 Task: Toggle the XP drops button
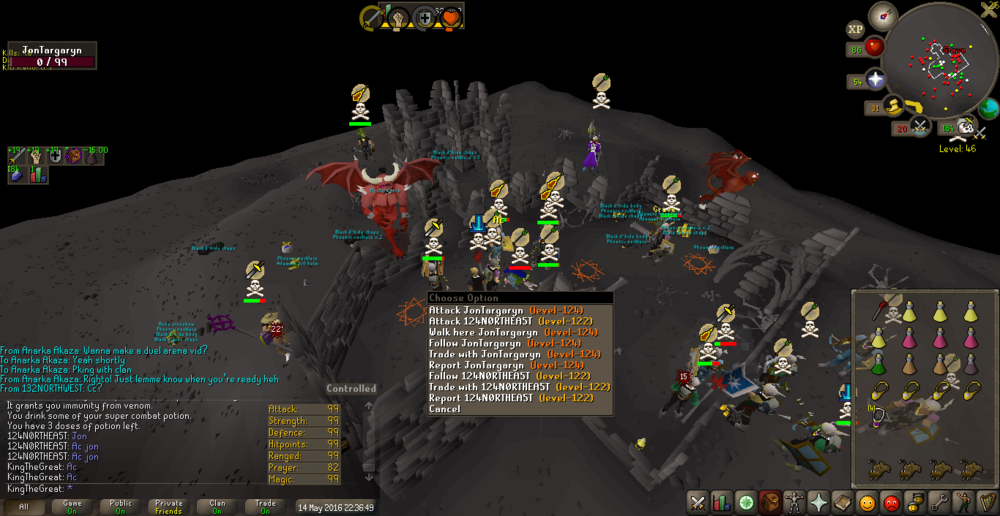(855, 30)
